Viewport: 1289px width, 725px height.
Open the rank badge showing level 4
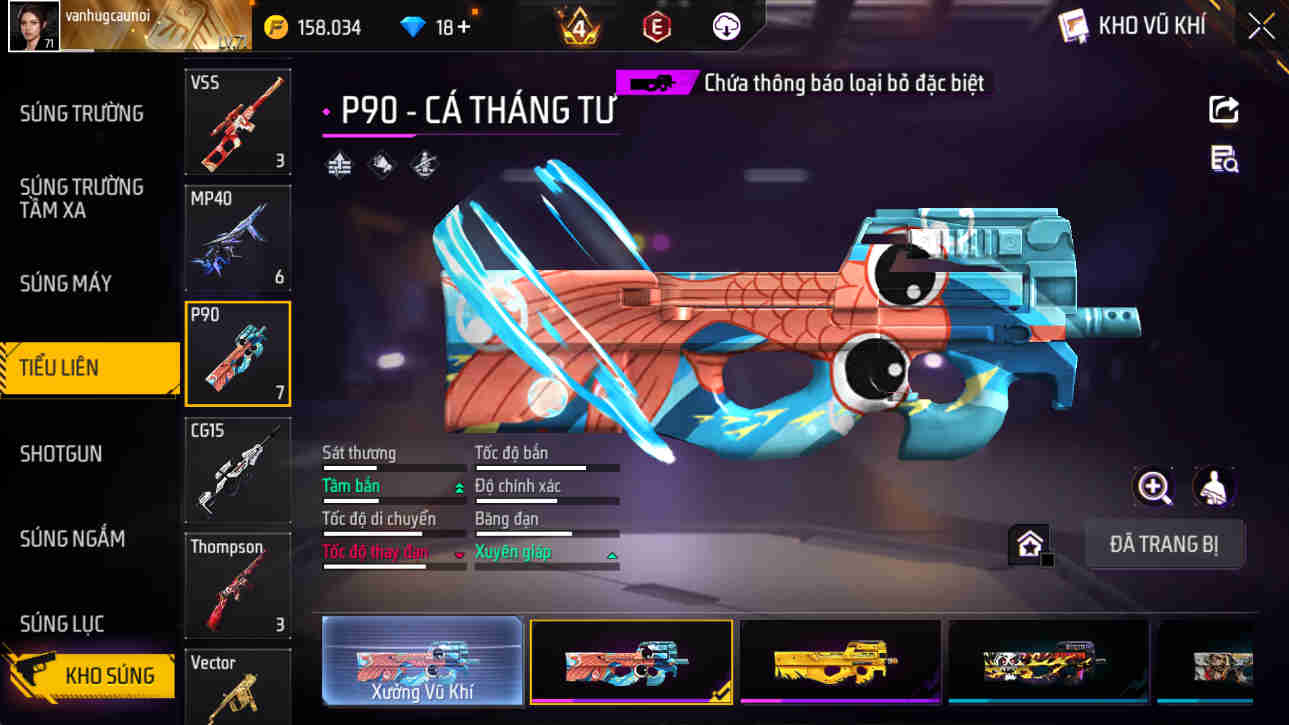pos(576,26)
